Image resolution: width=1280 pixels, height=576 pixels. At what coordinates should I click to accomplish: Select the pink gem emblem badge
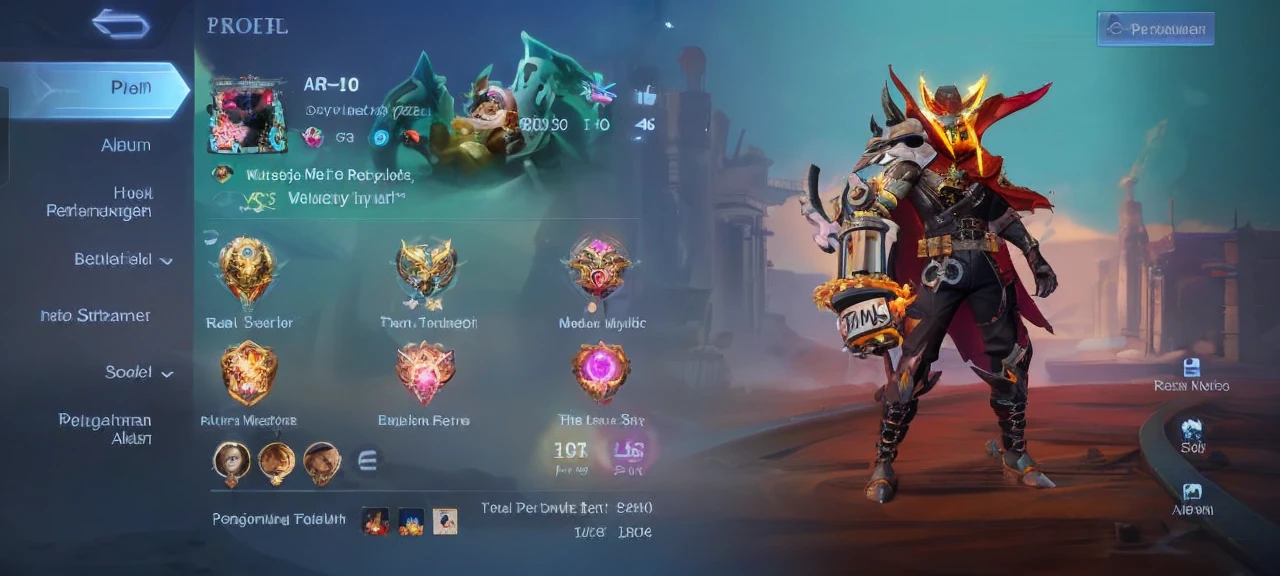426,371
